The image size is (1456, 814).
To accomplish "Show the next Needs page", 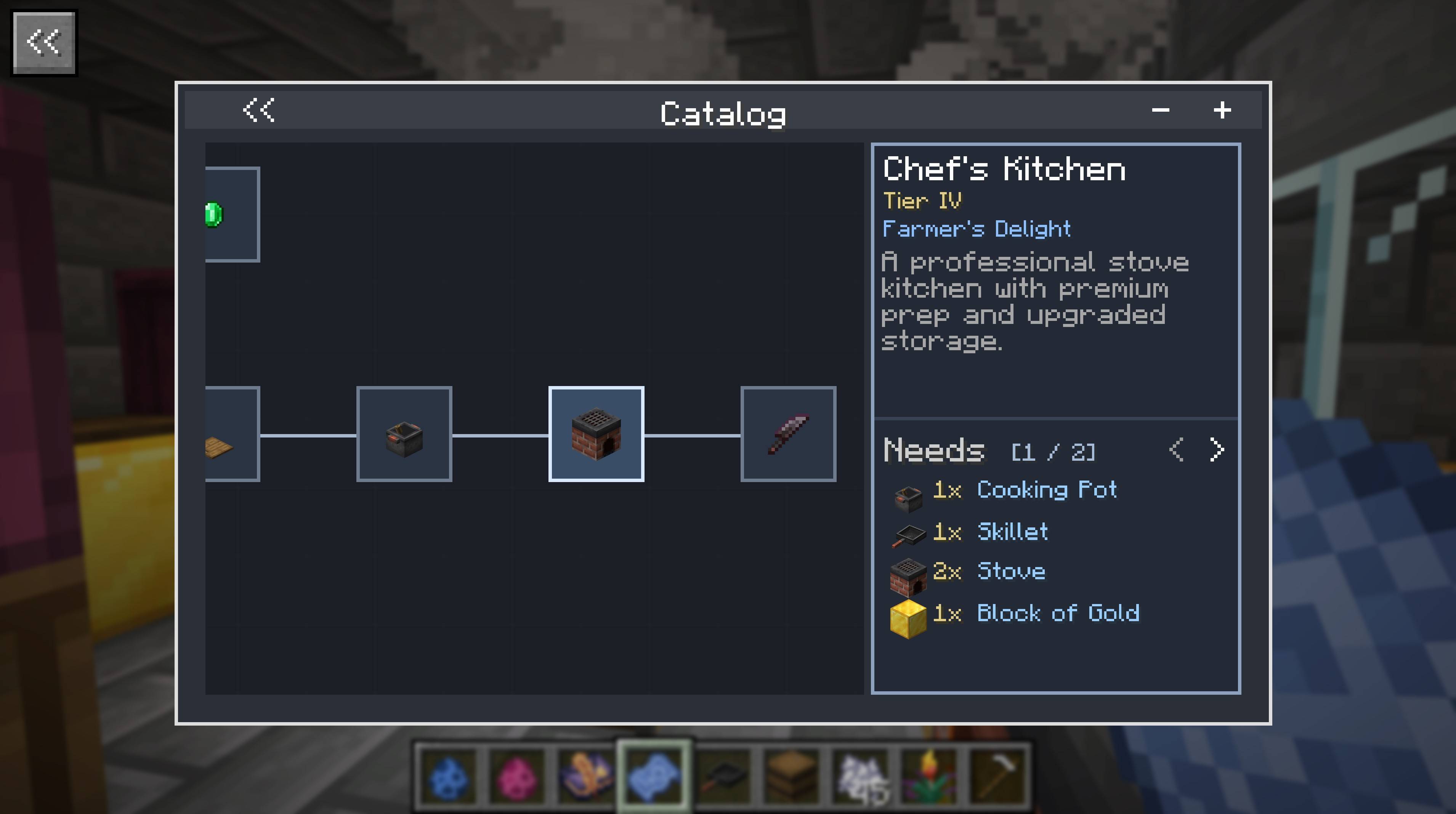I will [1217, 450].
